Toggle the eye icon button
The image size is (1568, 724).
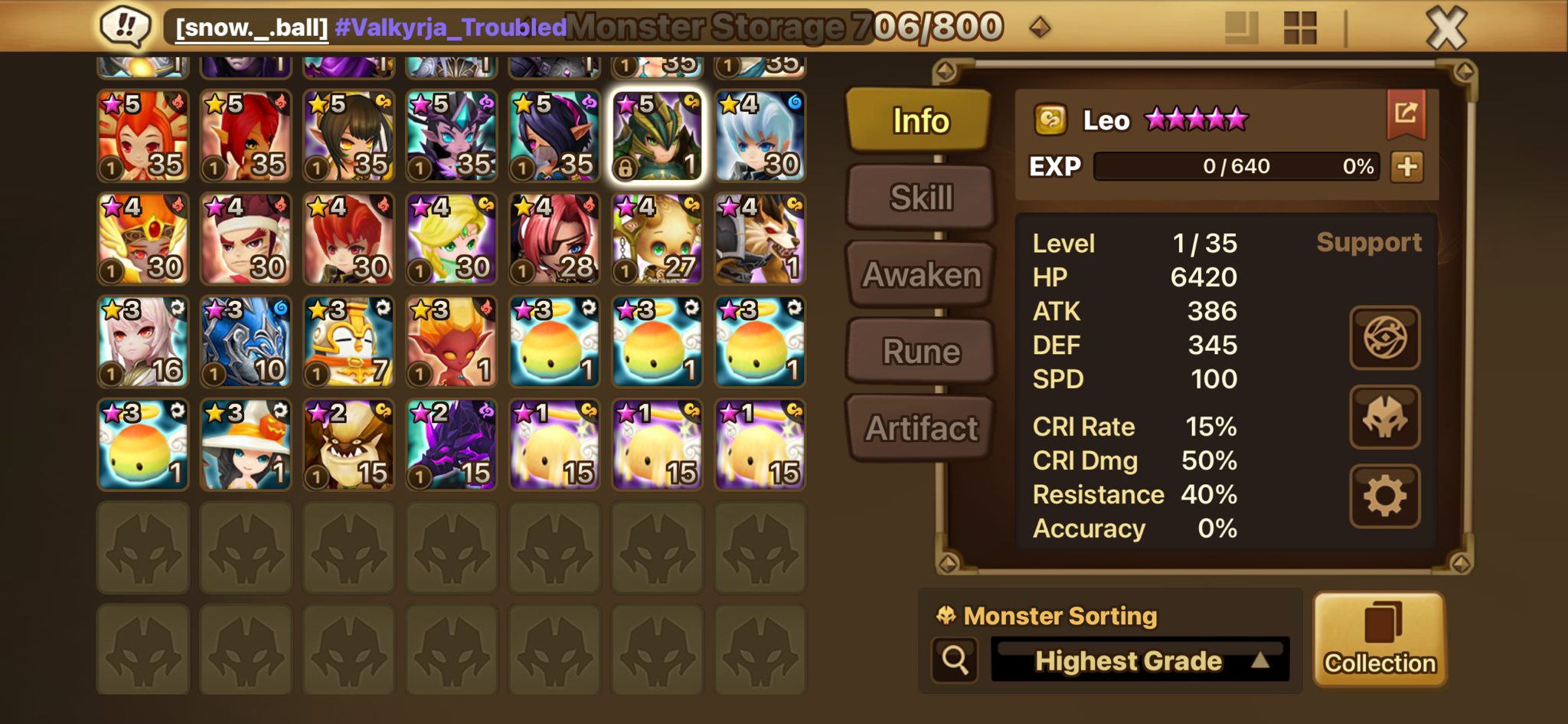click(1384, 338)
